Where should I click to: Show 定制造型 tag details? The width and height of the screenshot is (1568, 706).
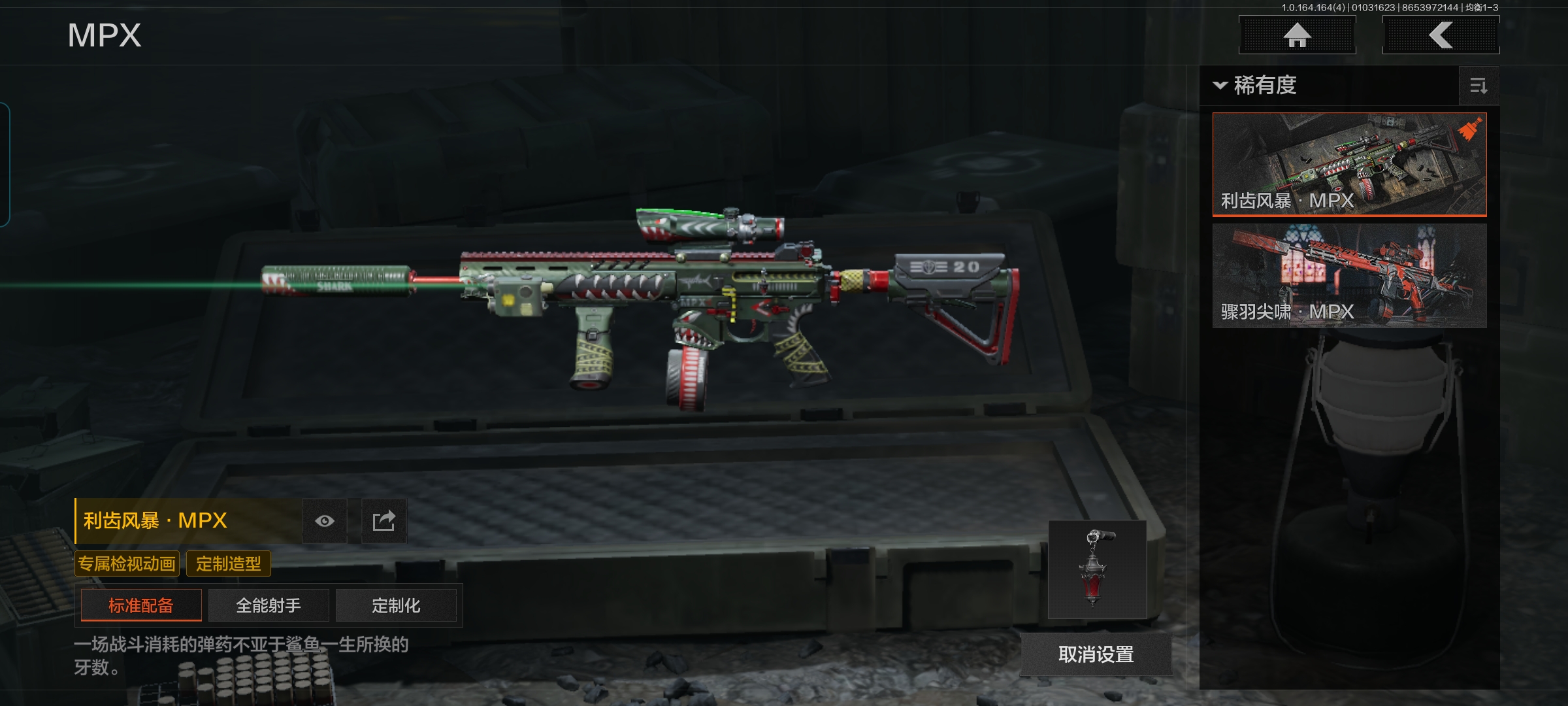229,563
